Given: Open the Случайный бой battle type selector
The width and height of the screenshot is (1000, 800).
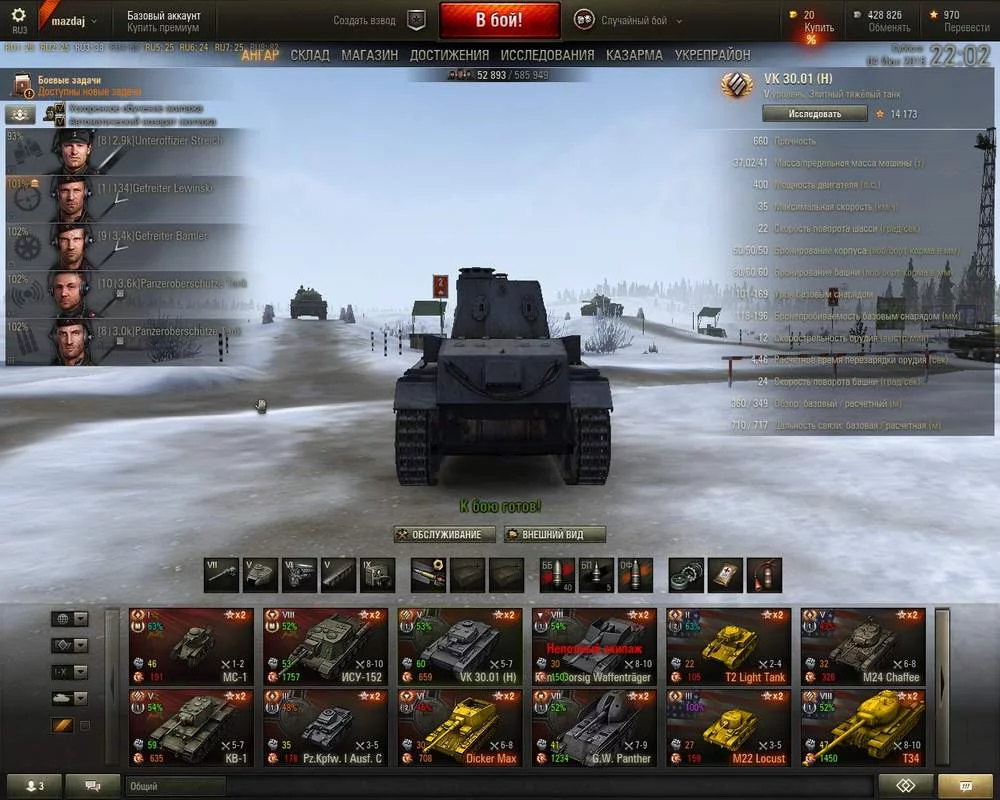Looking at the screenshot, I should pos(621,20).
